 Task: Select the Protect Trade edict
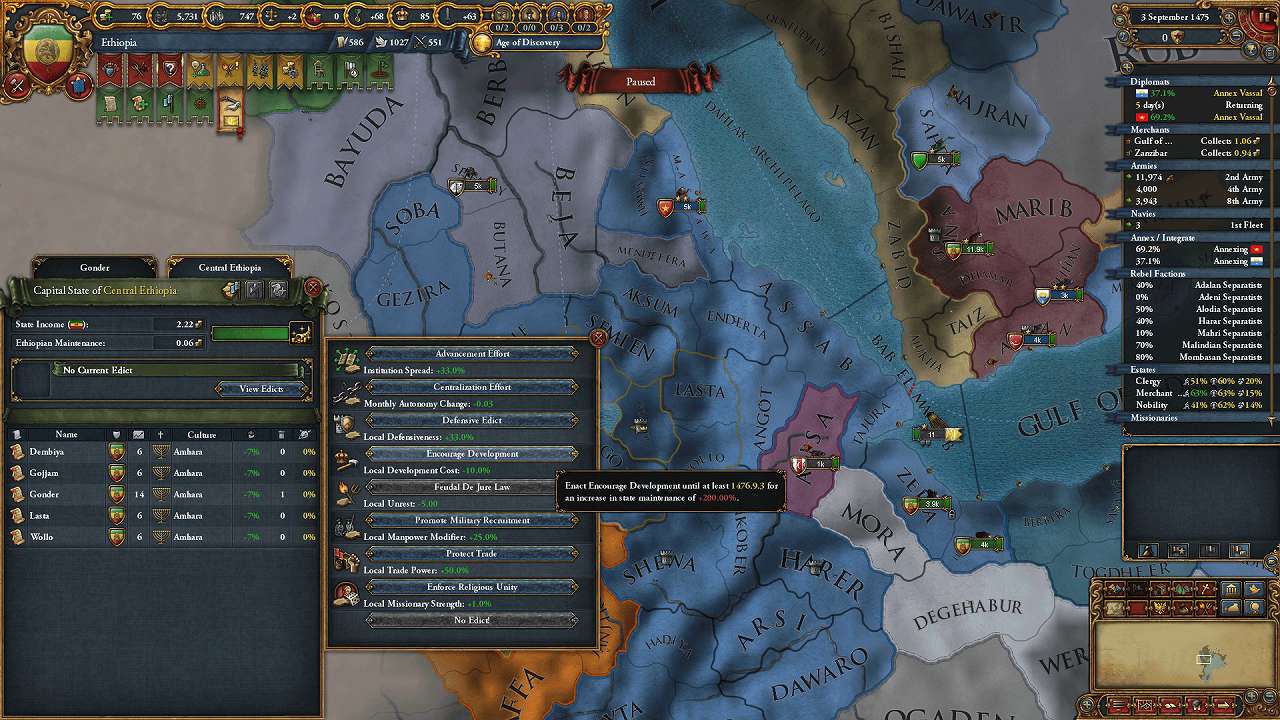tap(472, 554)
